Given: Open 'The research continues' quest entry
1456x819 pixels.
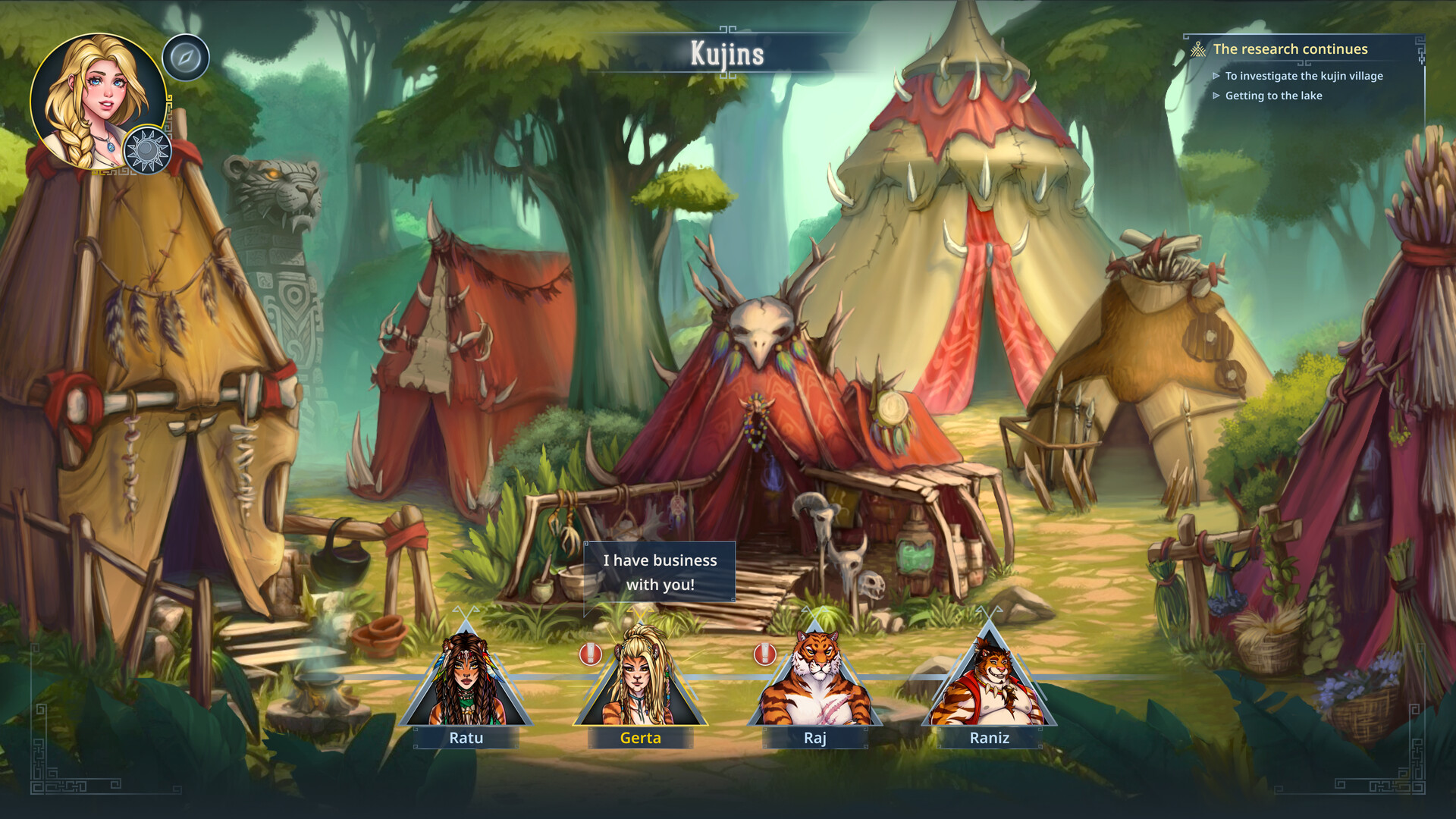Looking at the screenshot, I should [1291, 49].
